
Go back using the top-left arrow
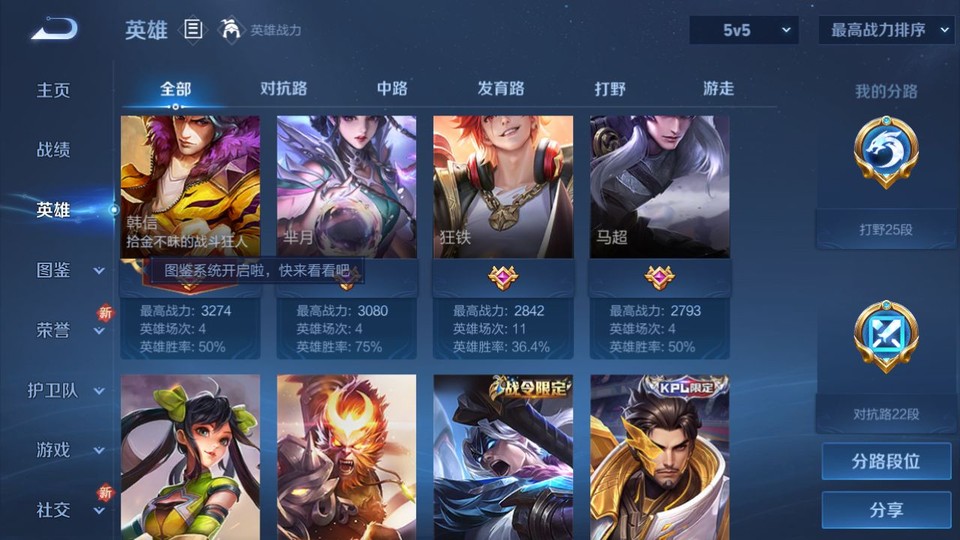click(x=53, y=30)
